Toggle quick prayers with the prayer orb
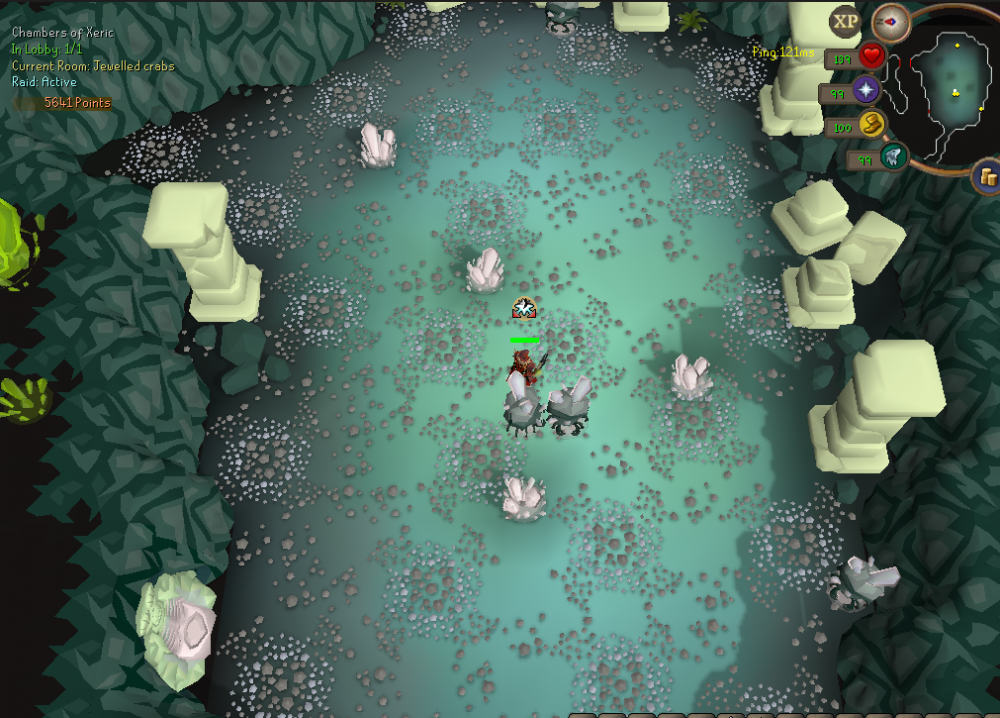The height and width of the screenshot is (718, 1000). (x=865, y=92)
